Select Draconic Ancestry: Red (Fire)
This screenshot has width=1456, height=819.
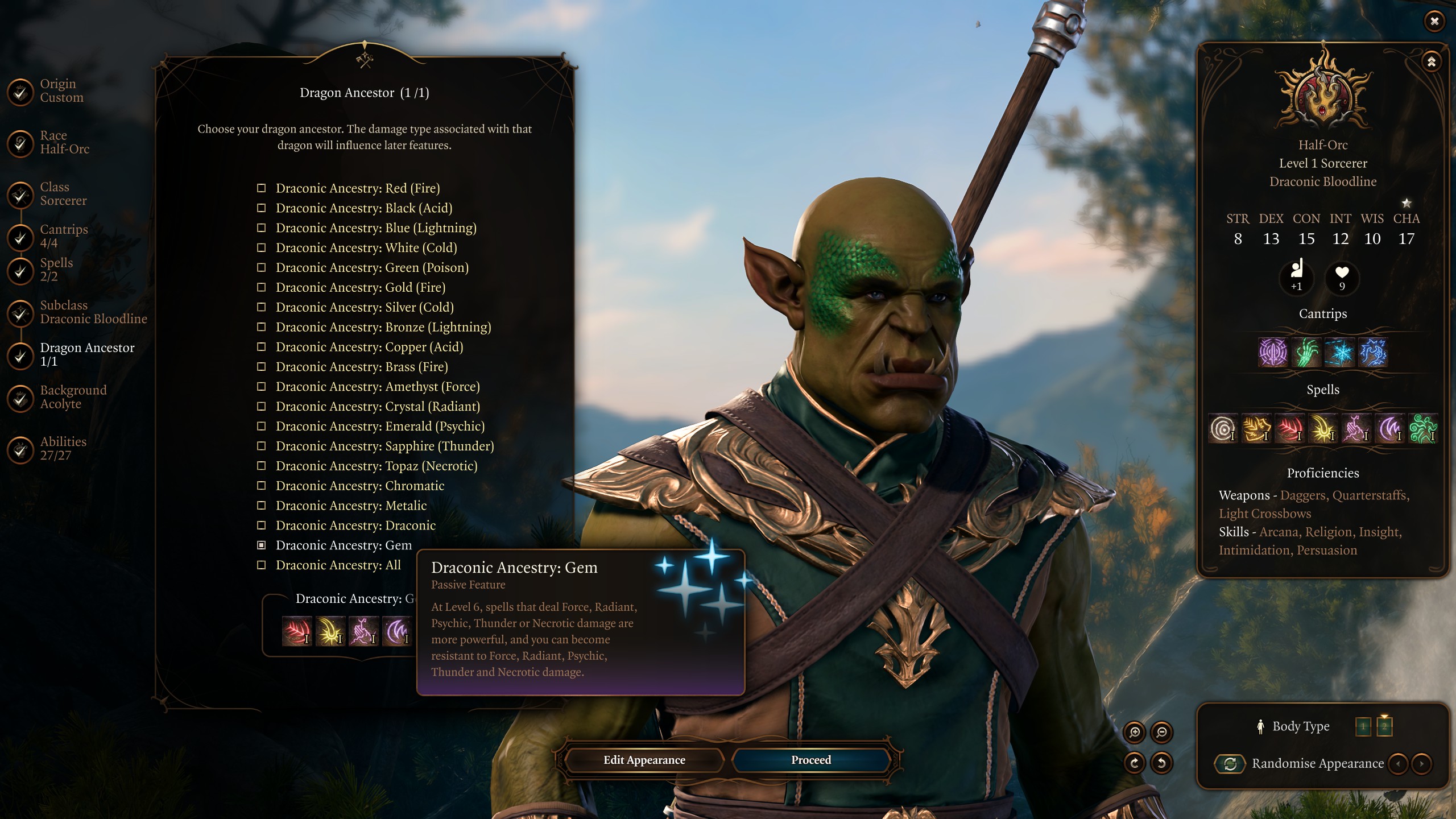point(357,188)
